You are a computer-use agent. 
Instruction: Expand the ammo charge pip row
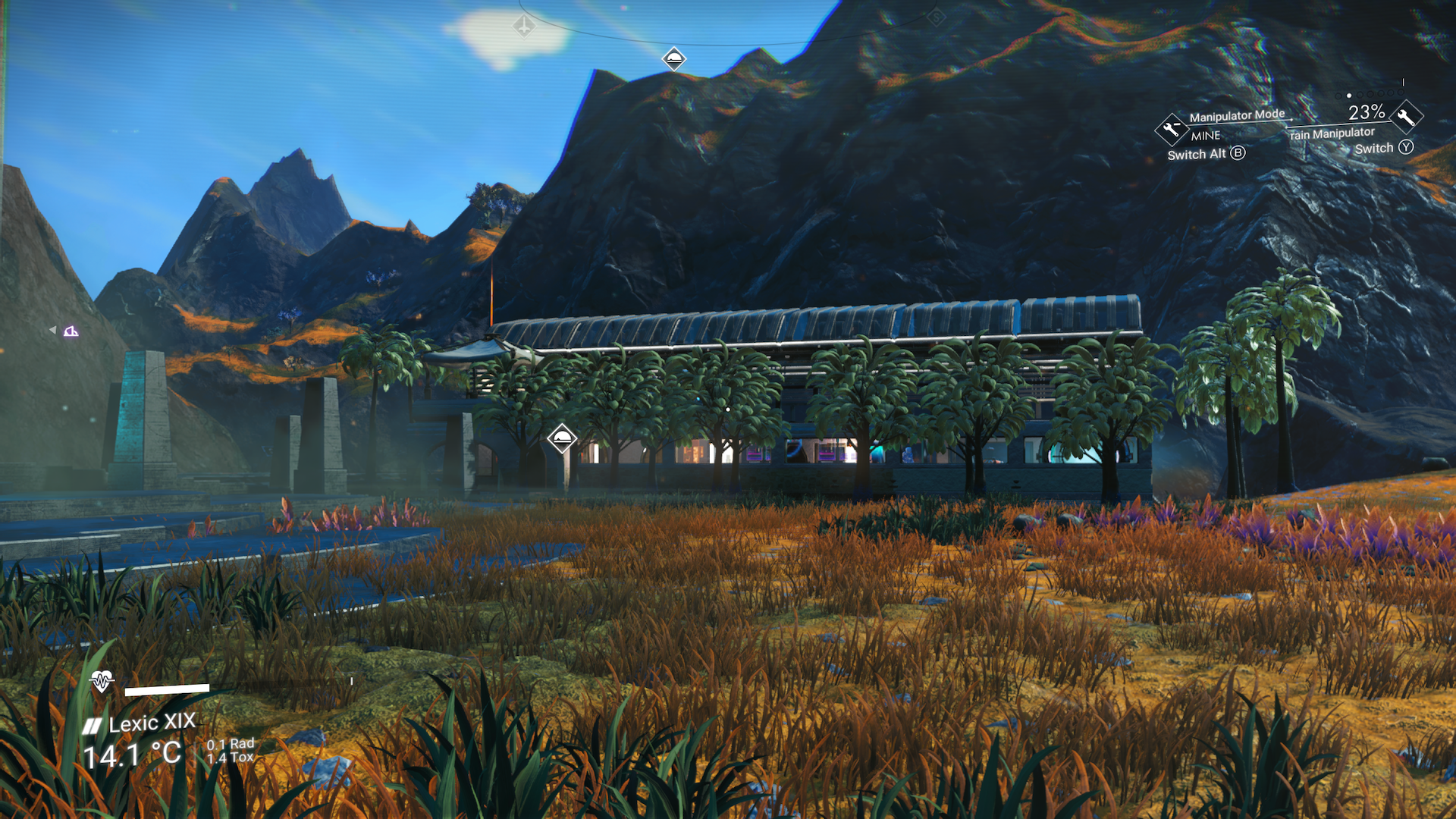click(x=1369, y=95)
